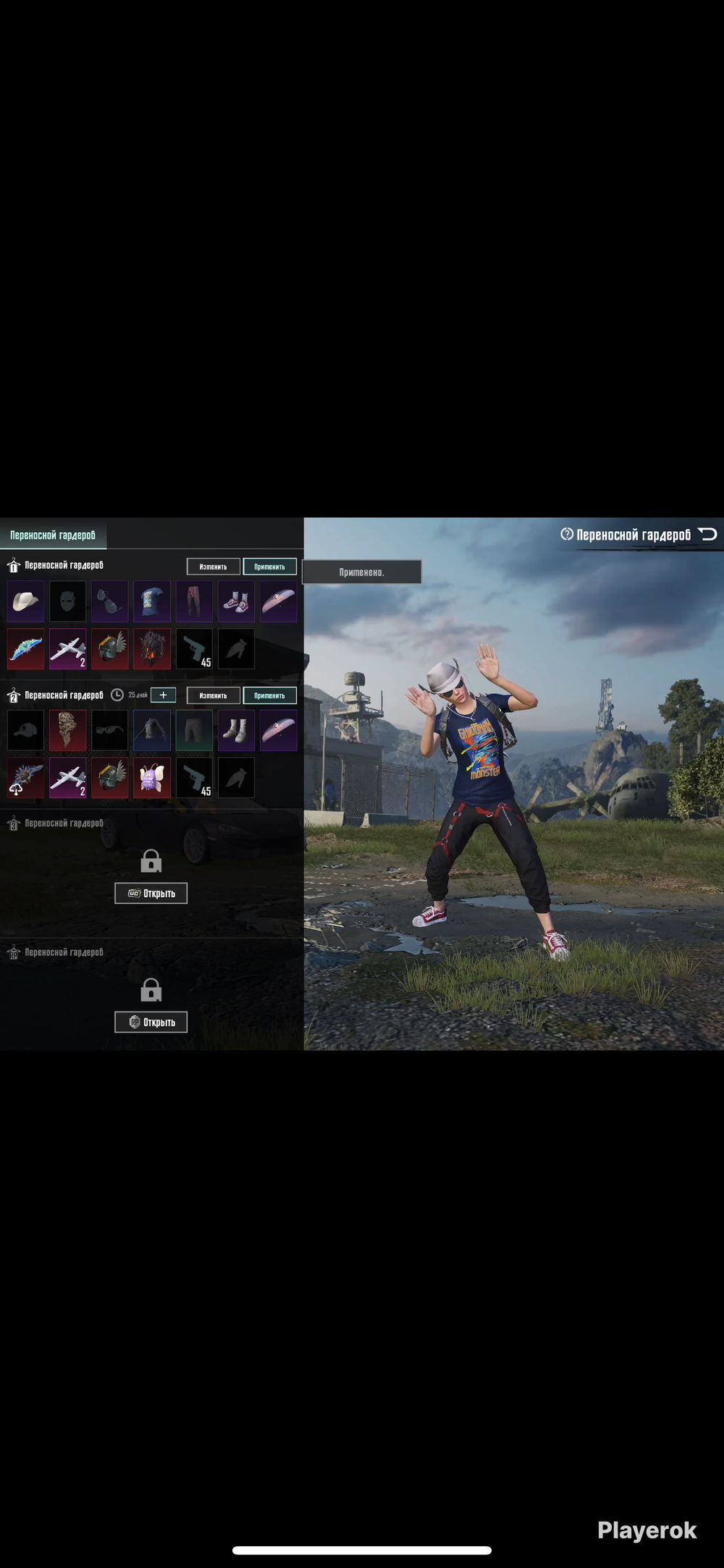
Task: Unlock RP wardrobe with Открыть button
Action: 151,1022
